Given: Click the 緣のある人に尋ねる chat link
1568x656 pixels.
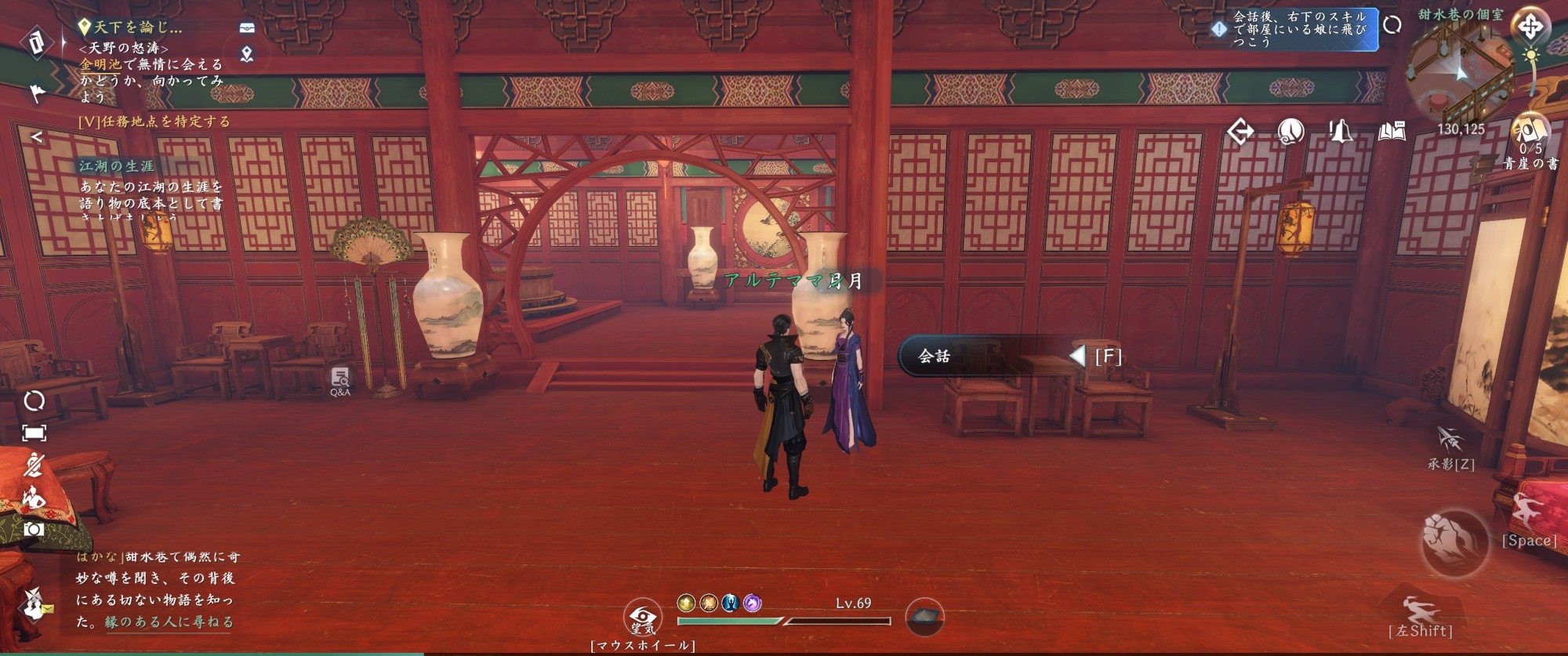Looking at the screenshot, I should pos(169,622).
